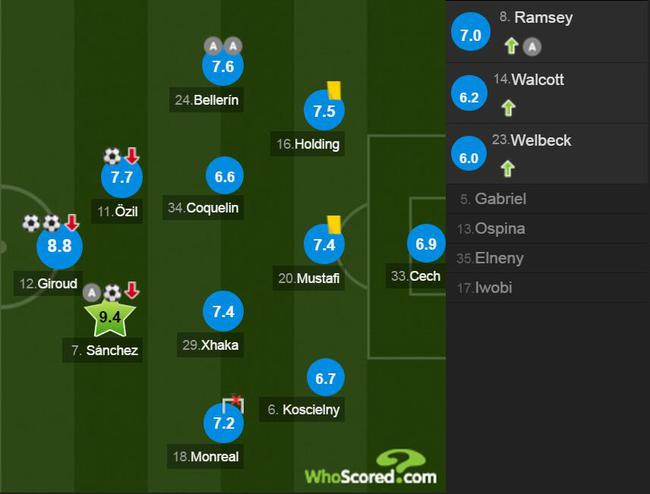Click substitute Welbeck's row
Viewport: 650px width, 494px height.
point(548,154)
